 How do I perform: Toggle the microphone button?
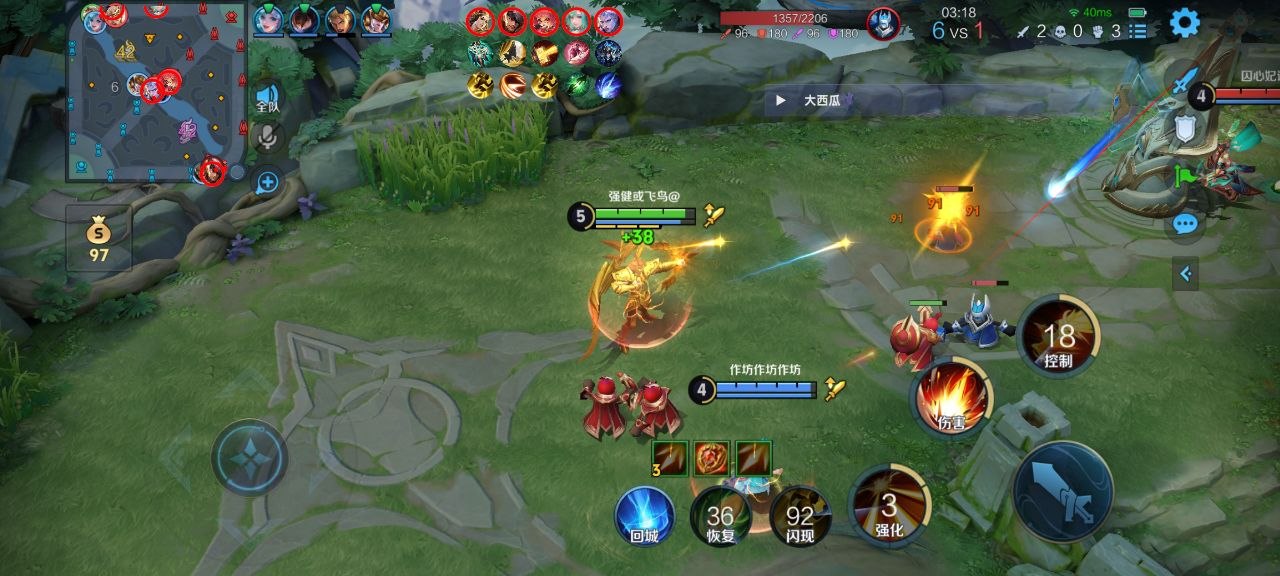267,138
